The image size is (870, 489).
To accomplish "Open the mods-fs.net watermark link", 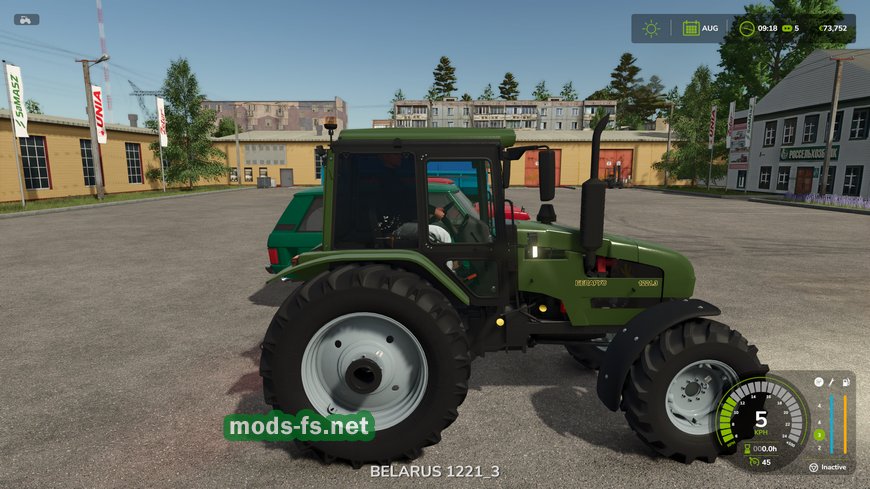I will (x=299, y=427).
